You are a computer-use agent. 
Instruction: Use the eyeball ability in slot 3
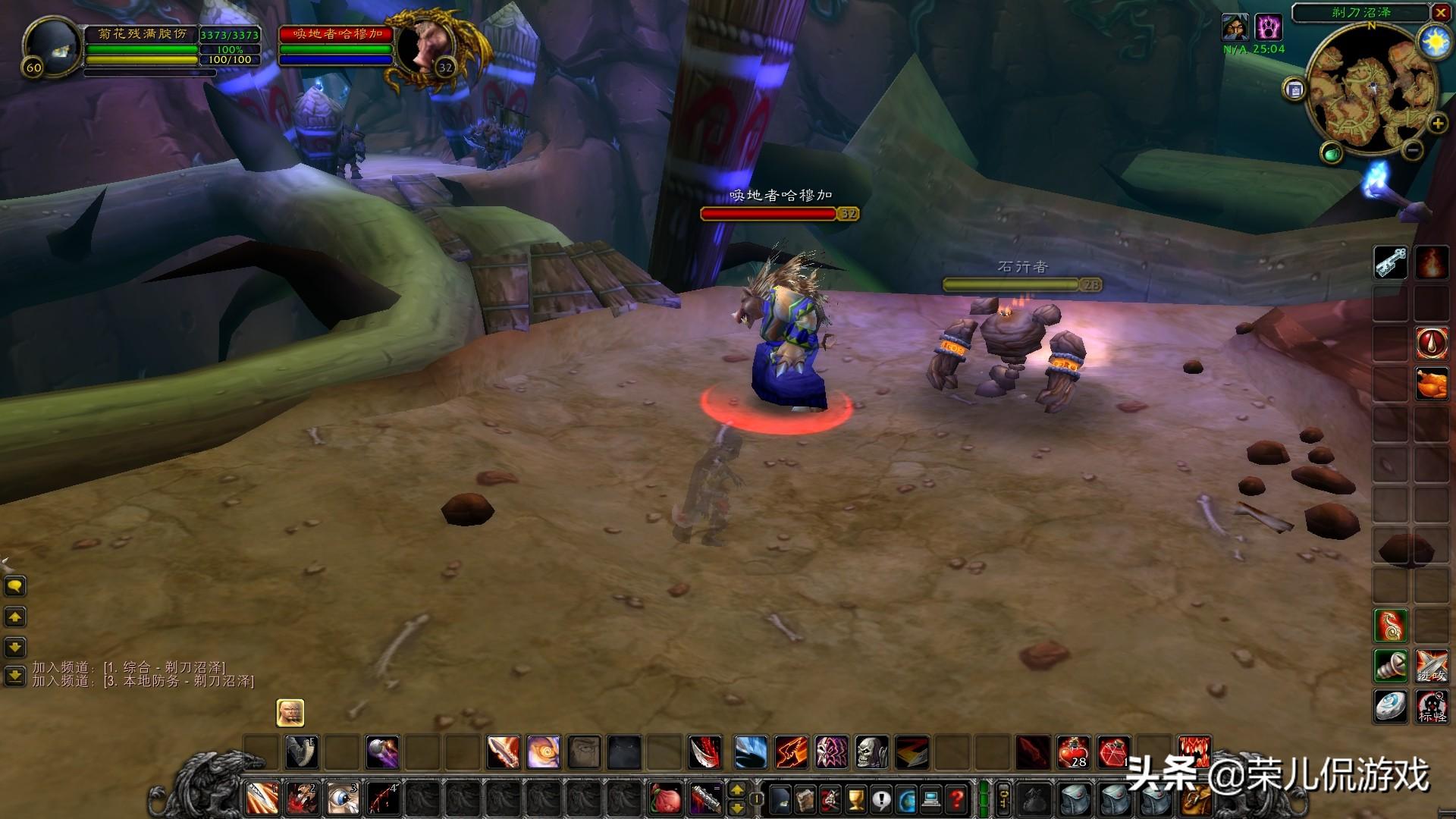[x=342, y=799]
